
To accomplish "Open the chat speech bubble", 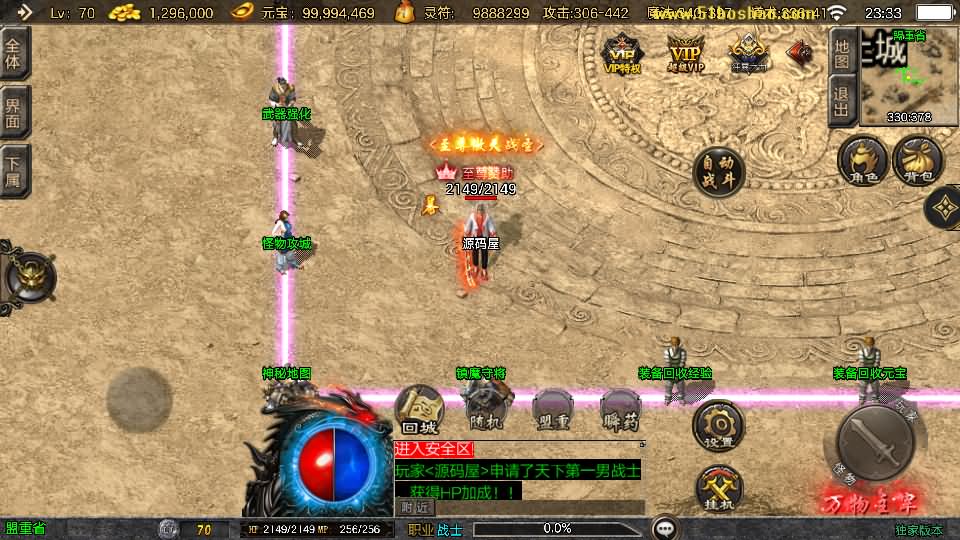I will 664,528.
